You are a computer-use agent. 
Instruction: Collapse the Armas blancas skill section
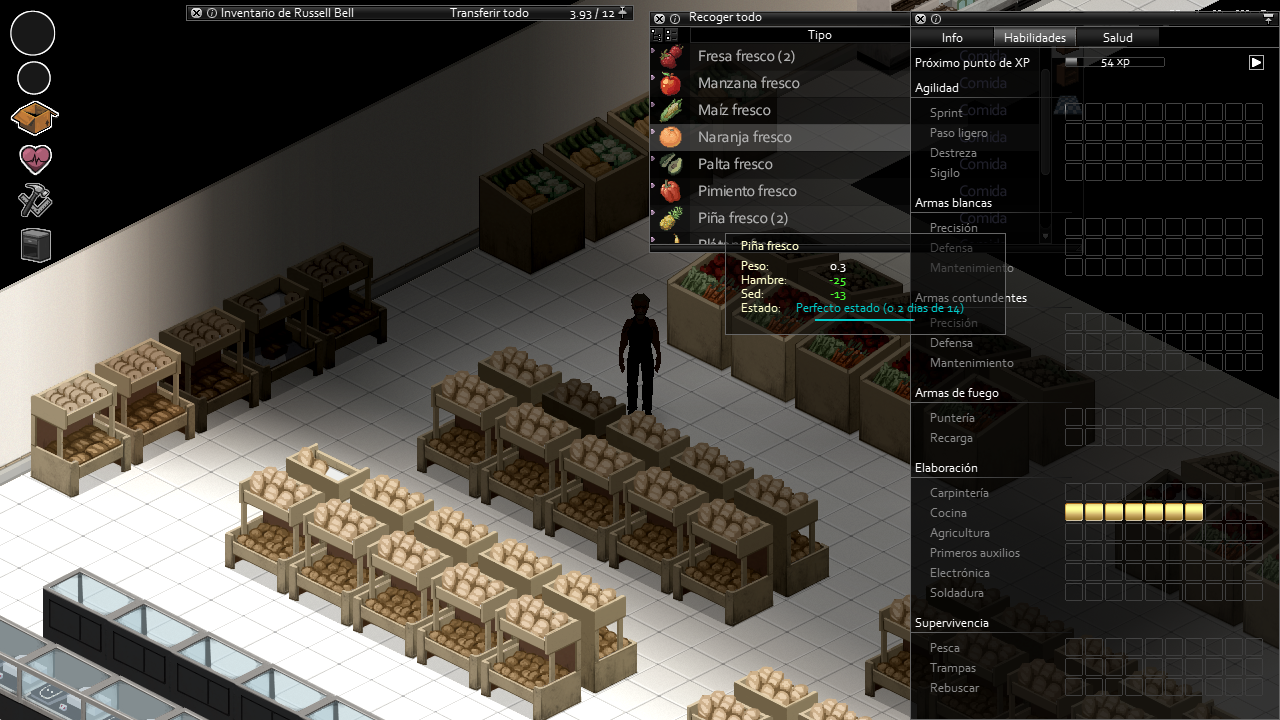pos(952,202)
